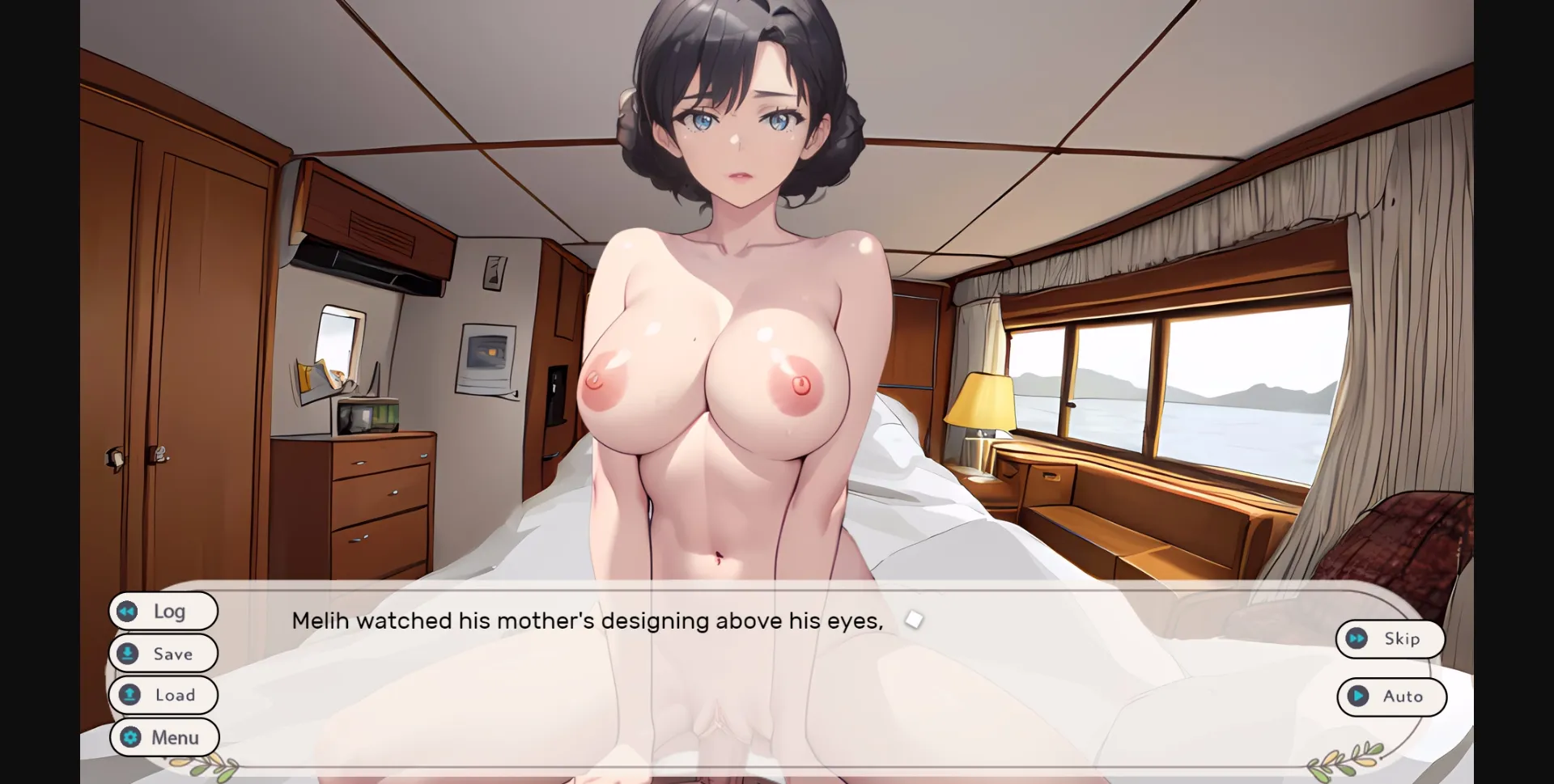Open the game Menu screen

163,737
